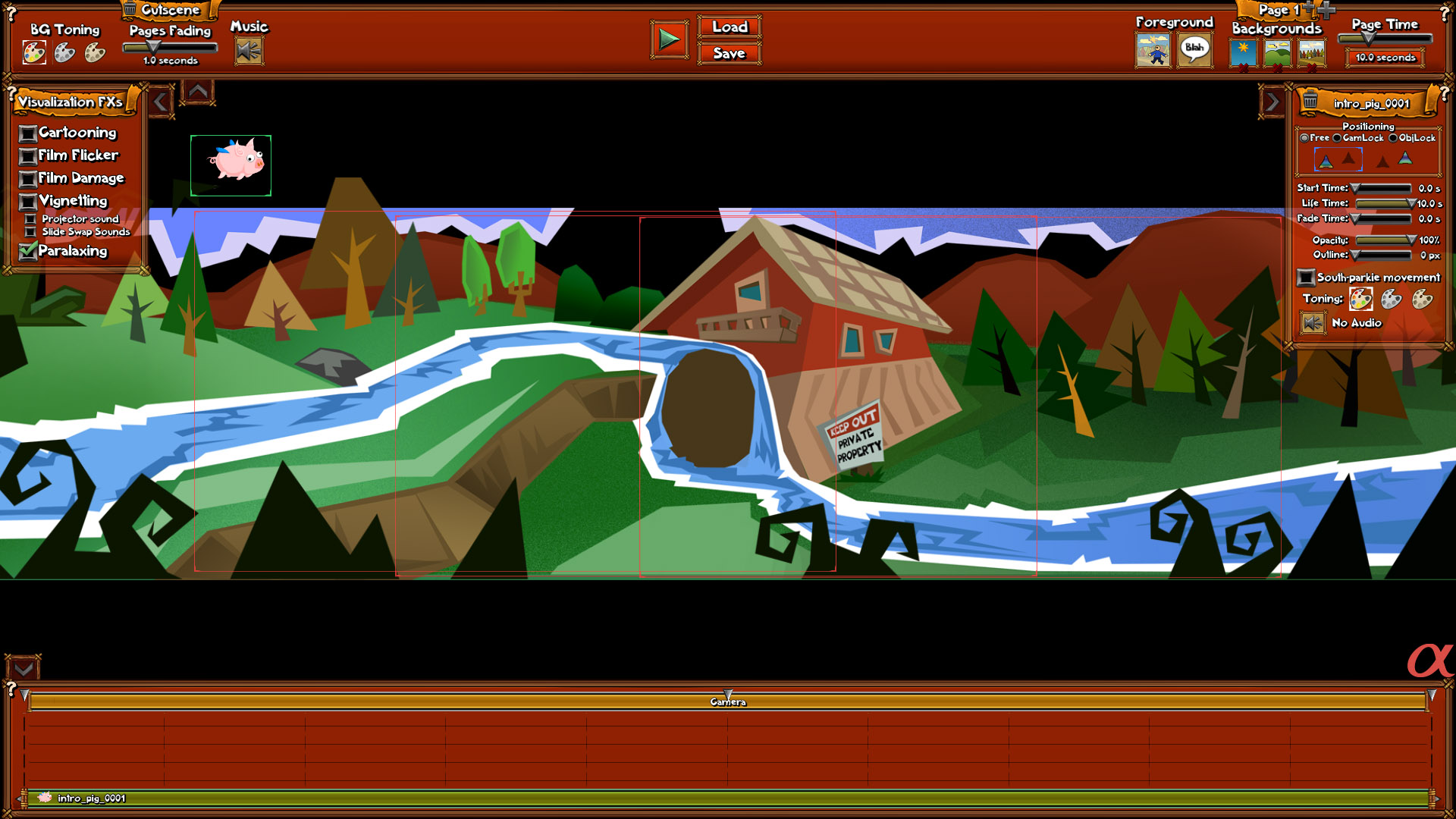This screenshot has width=1456, height=819.
Task: Select the sun sky background thumbnail
Action: (1244, 53)
